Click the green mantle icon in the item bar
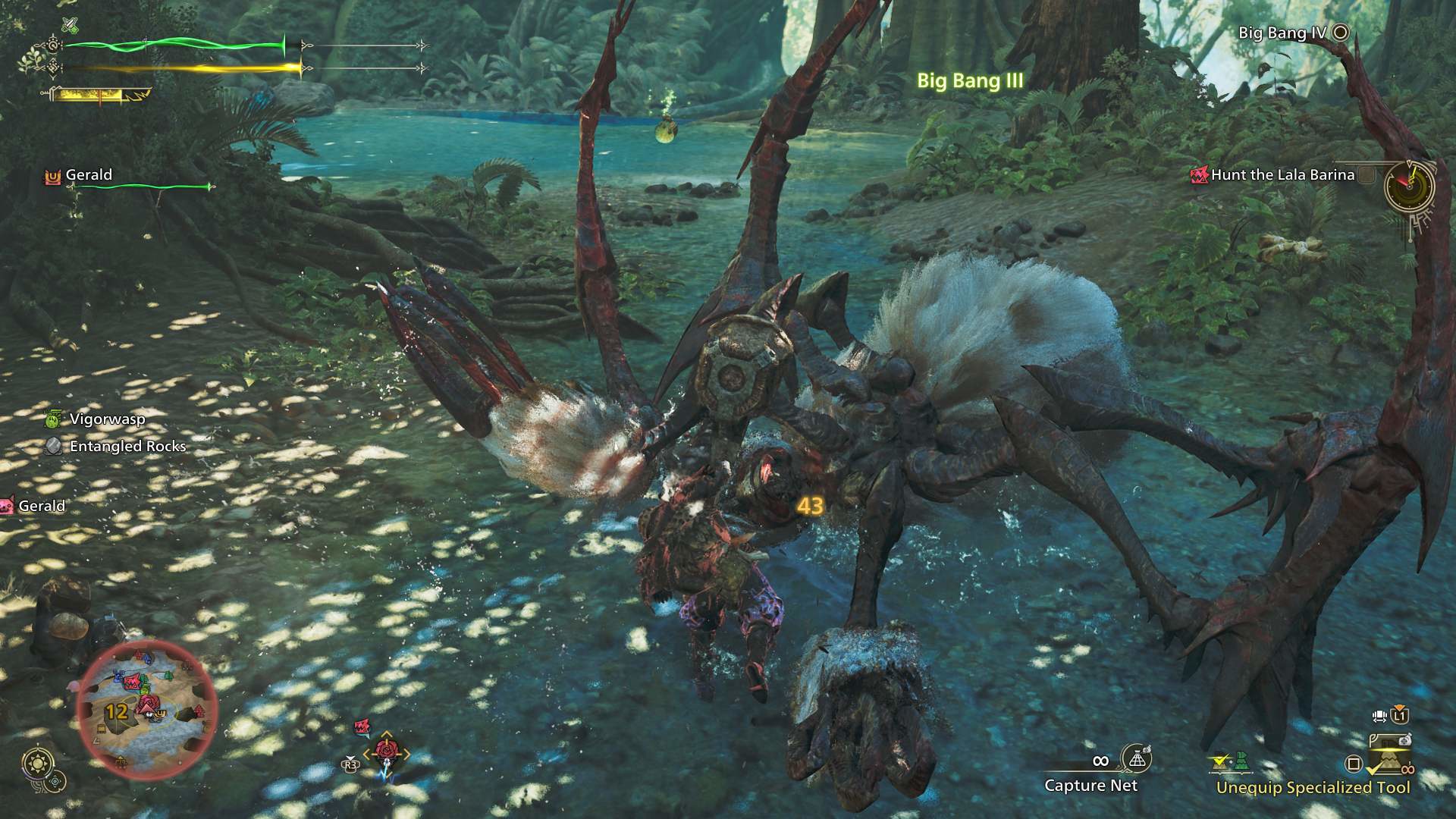The height and width of the screenshot is (819, 1456). click(1241, 761)
